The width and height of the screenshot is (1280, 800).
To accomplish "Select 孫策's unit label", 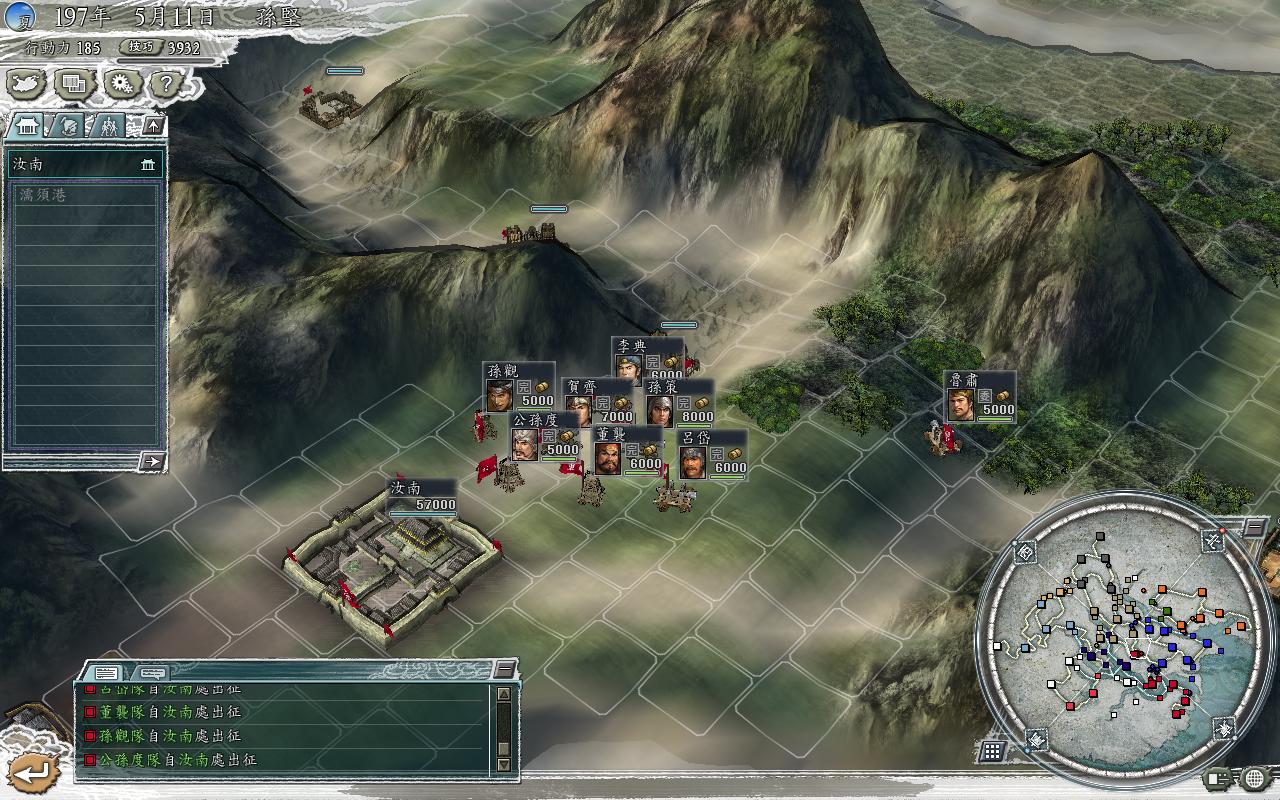I will pos(680,403).
